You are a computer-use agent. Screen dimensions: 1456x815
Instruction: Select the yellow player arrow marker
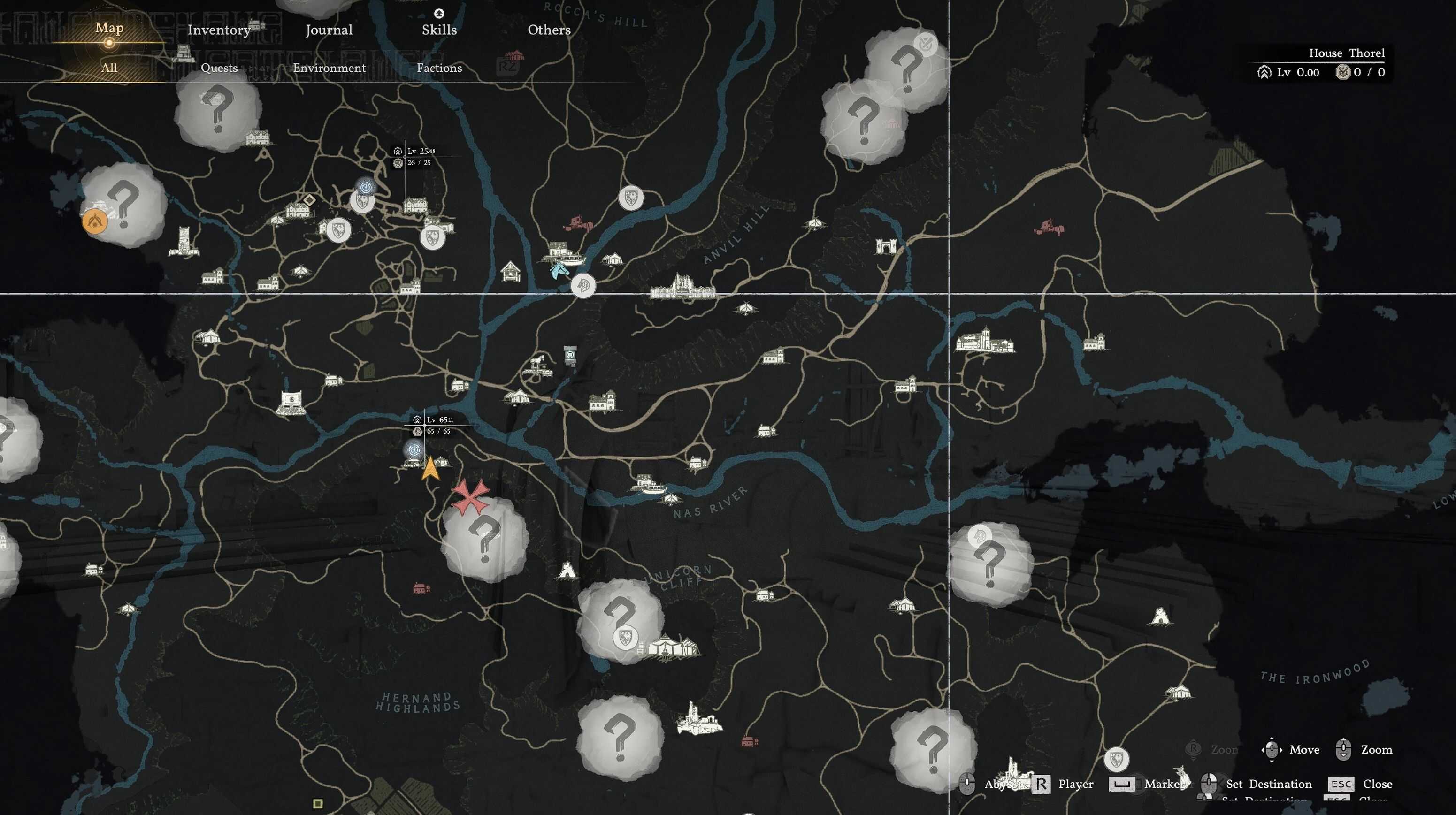pos(430,469)
